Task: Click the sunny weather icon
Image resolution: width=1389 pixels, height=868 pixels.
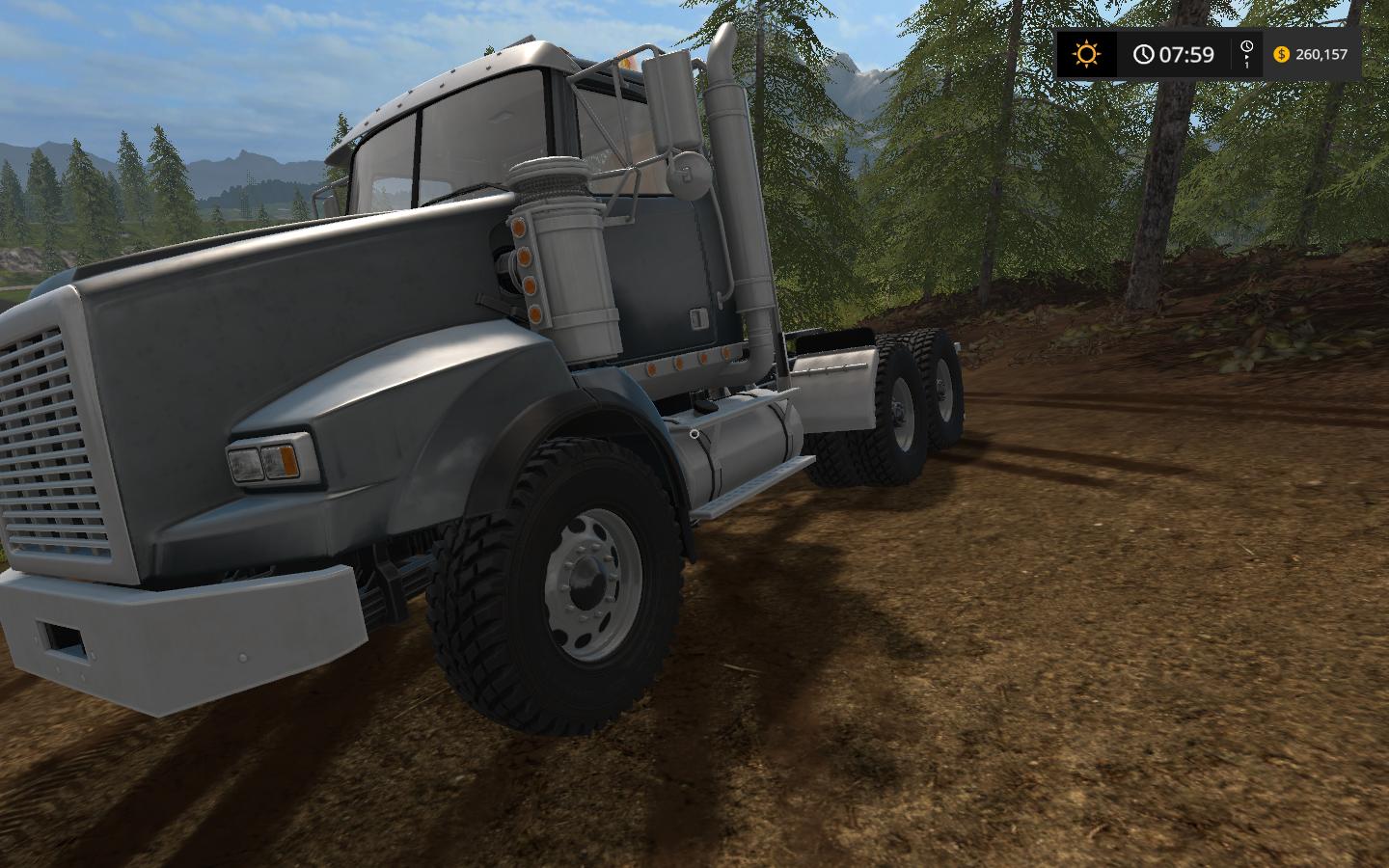Action: point(1086,54)
